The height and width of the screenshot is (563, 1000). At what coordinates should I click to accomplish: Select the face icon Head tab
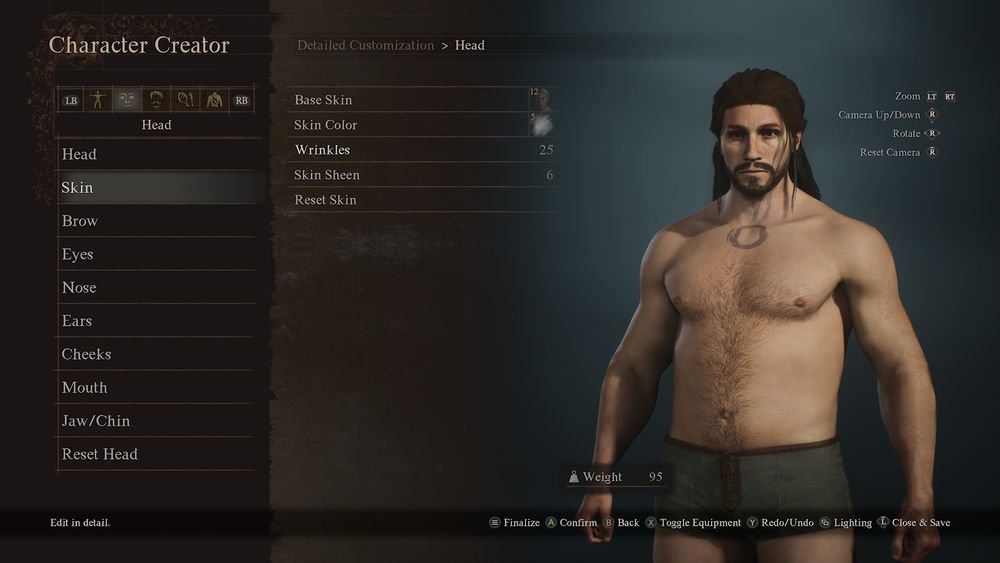pyautogui.click(x=127, y=100)
